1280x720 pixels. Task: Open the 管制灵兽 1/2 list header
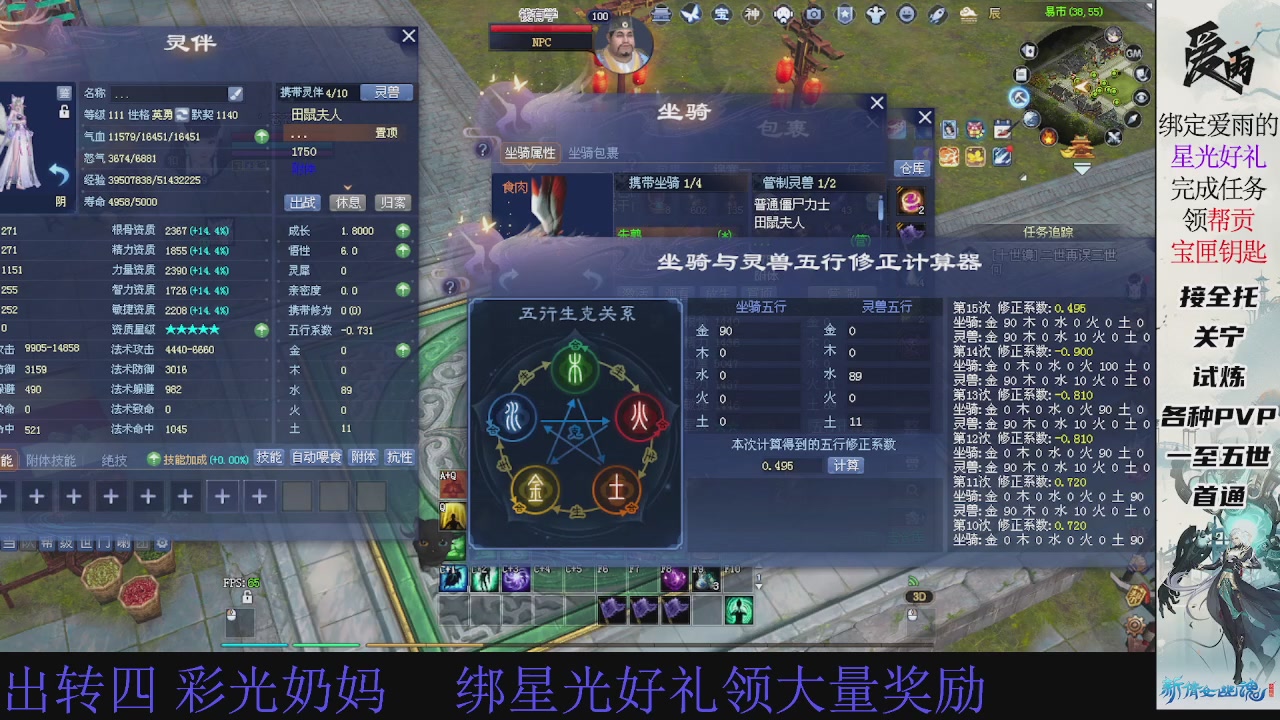pos(800,182)
